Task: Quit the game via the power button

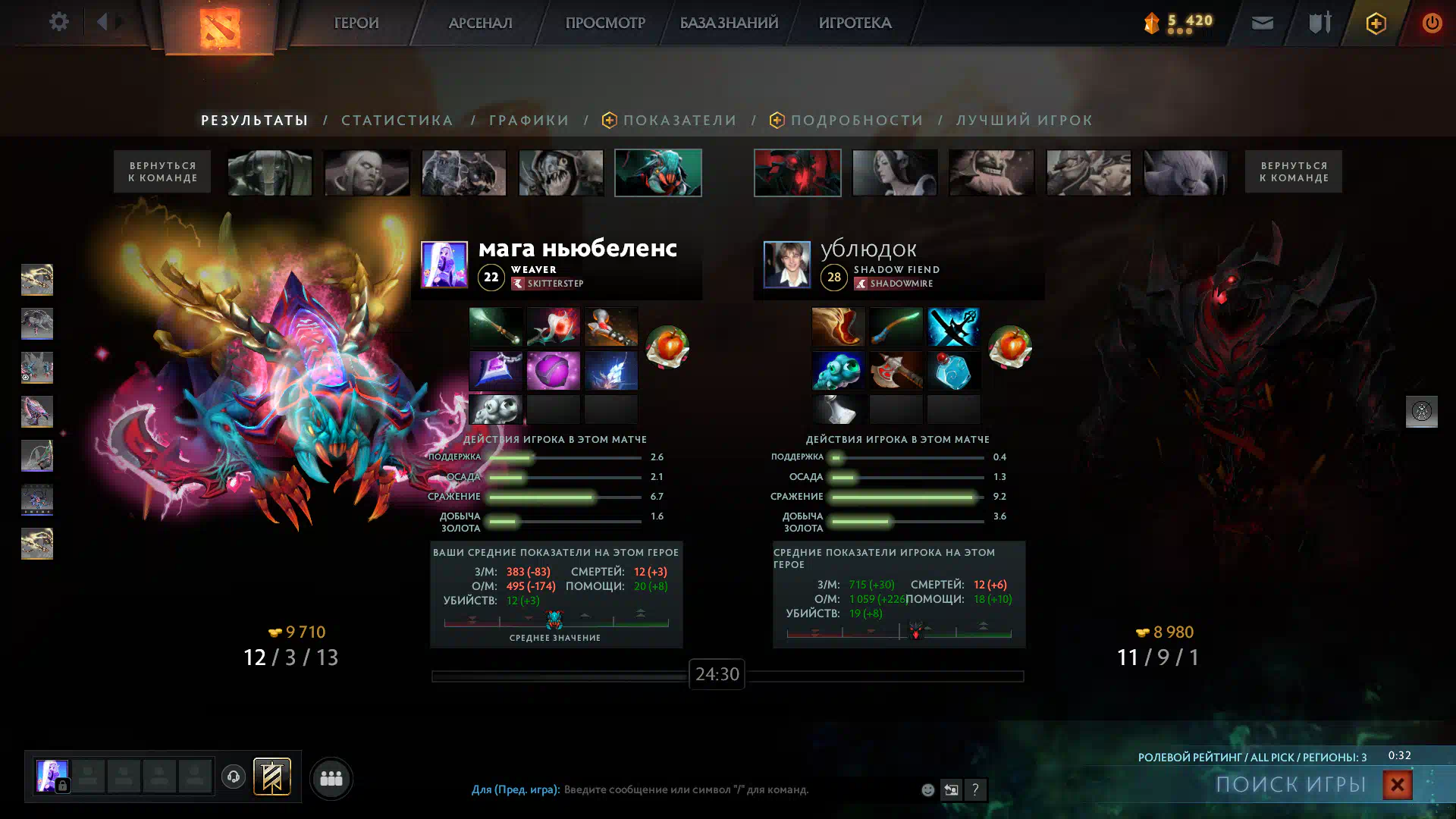Action: tap(1432, 23)
